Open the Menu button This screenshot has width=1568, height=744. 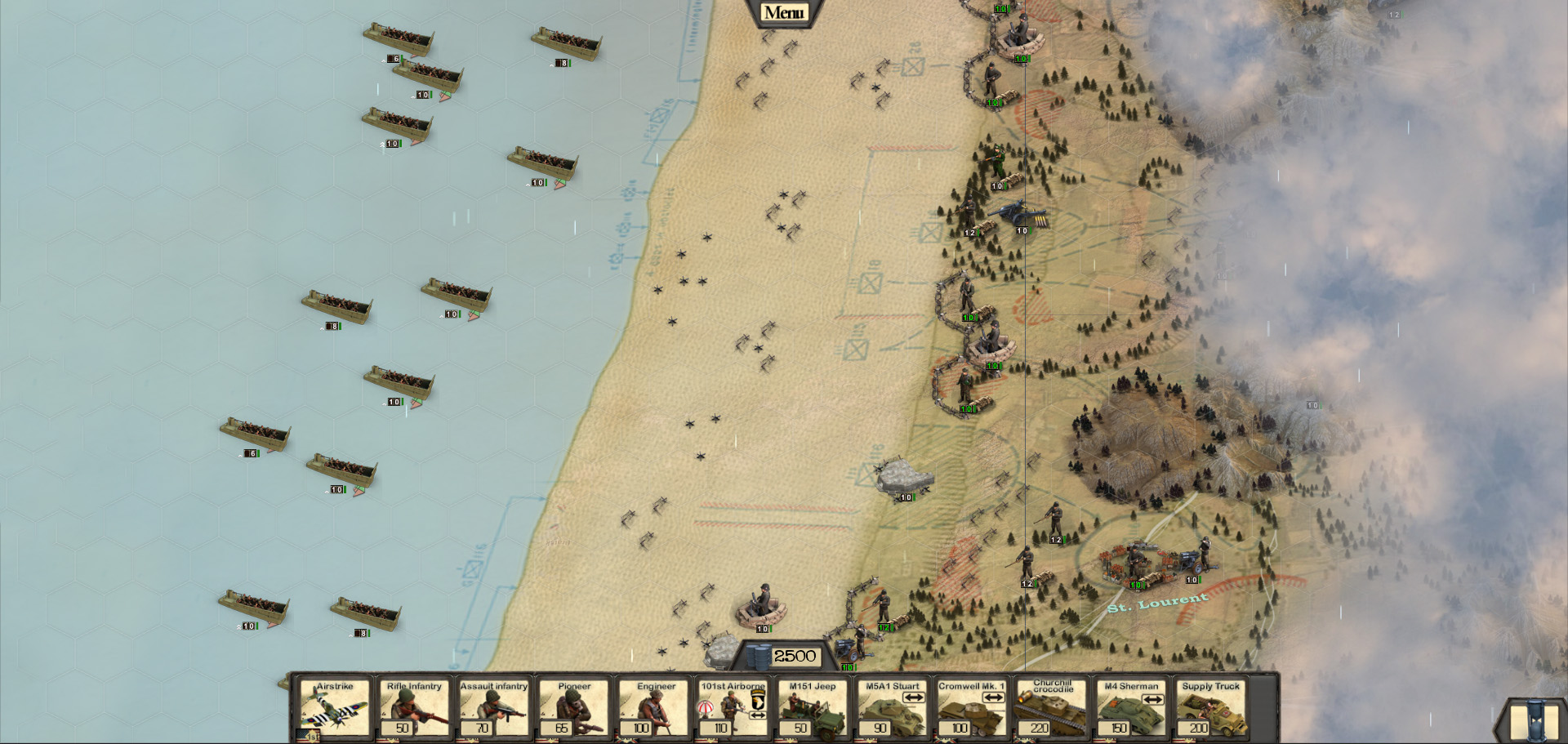(783, 12)
